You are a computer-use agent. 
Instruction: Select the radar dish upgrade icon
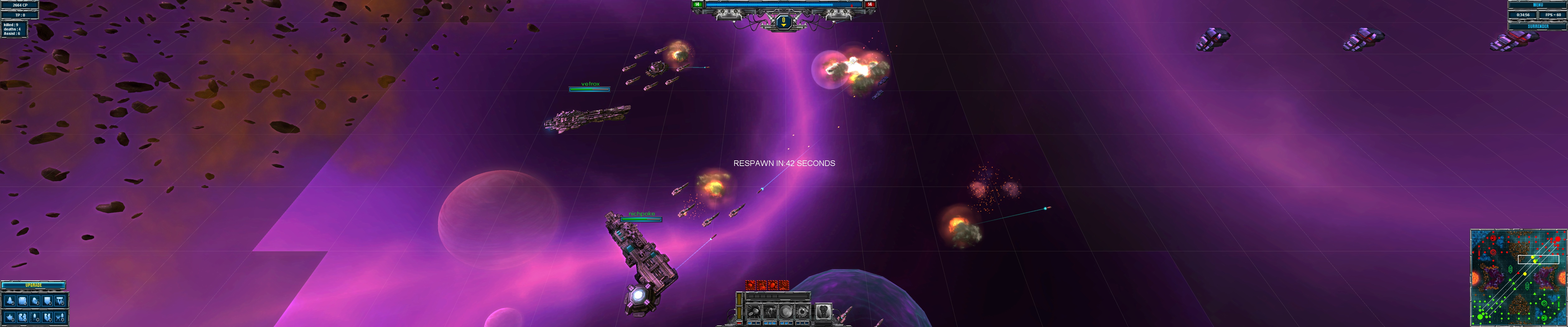35,301
